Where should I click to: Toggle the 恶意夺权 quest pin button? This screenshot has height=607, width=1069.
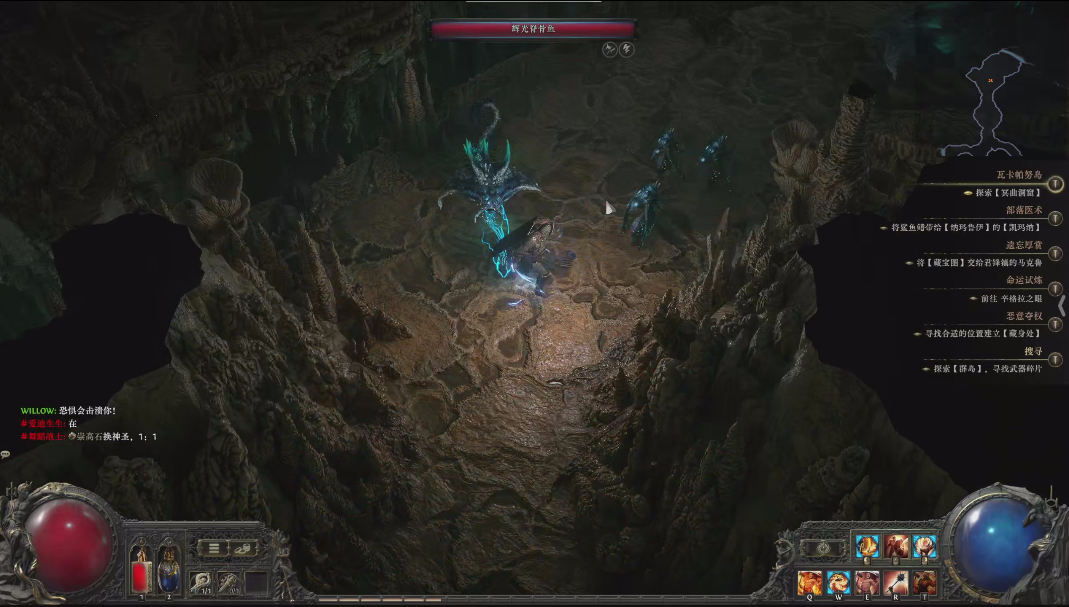point(1056,324)
